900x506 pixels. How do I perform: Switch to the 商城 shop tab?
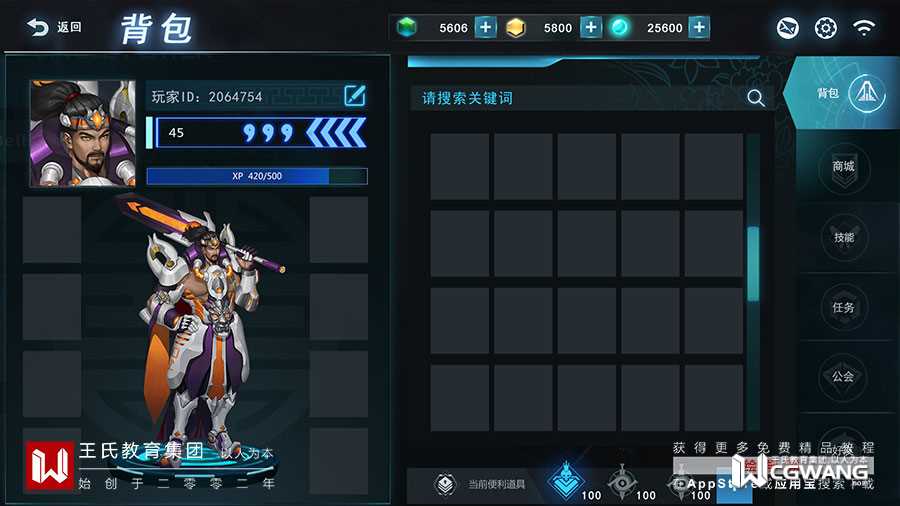[844, 166]
